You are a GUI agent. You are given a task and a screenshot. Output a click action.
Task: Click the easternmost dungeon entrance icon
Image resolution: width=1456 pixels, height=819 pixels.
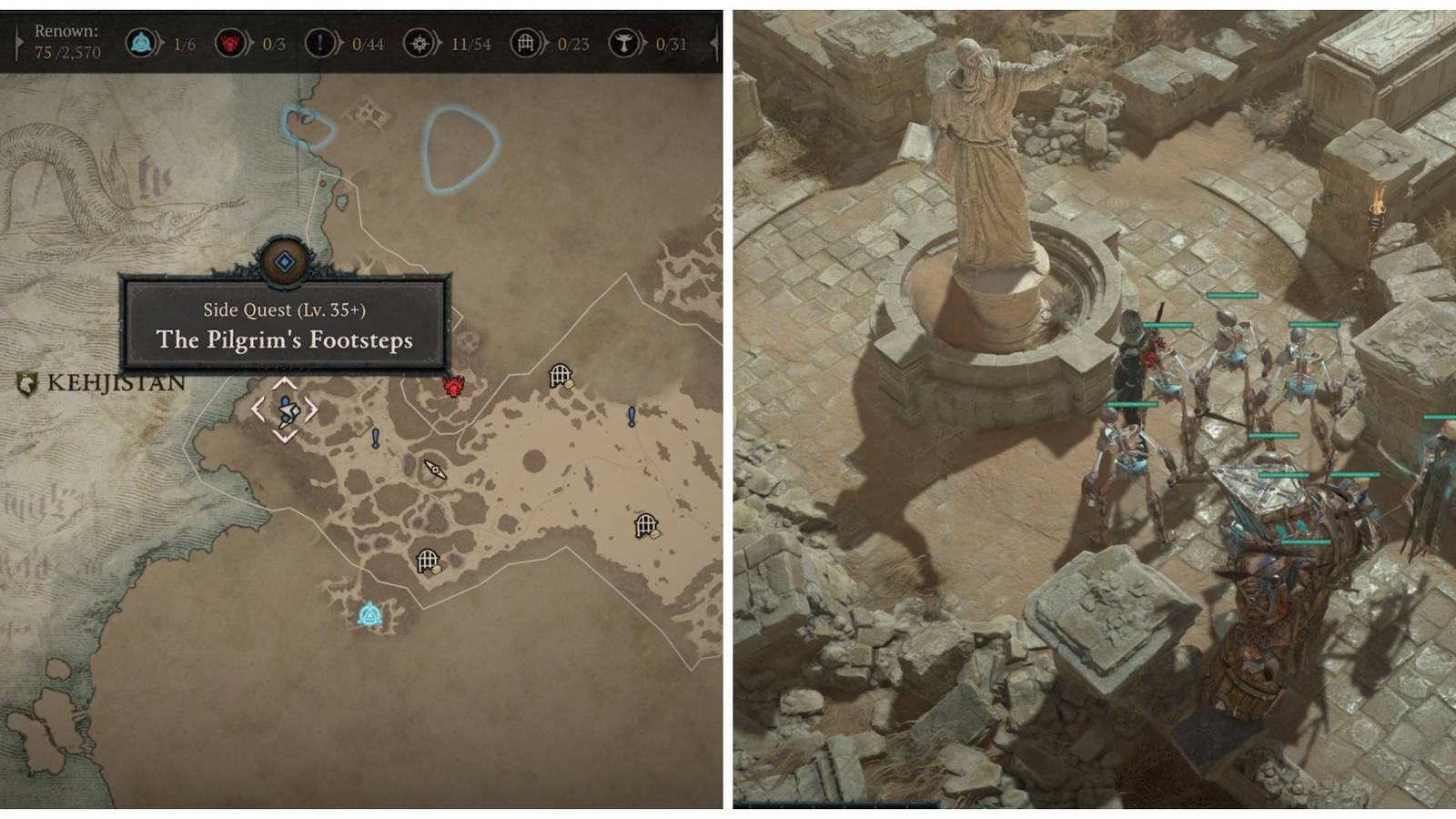[646, 524]
